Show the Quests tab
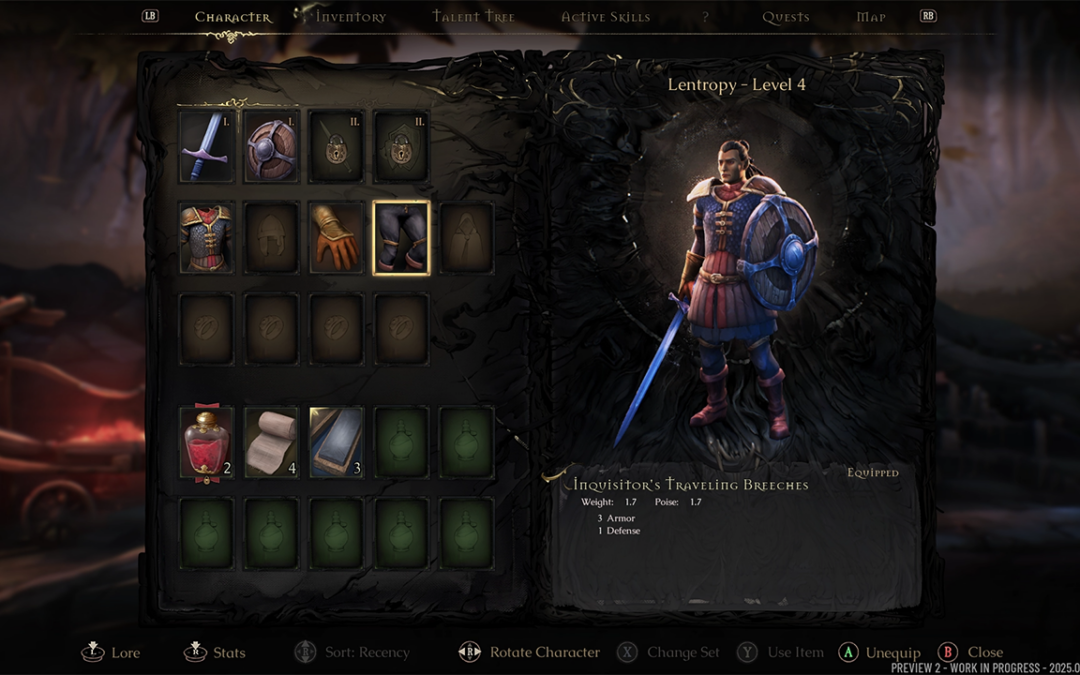1080x675 pixels. click(785, 17)
